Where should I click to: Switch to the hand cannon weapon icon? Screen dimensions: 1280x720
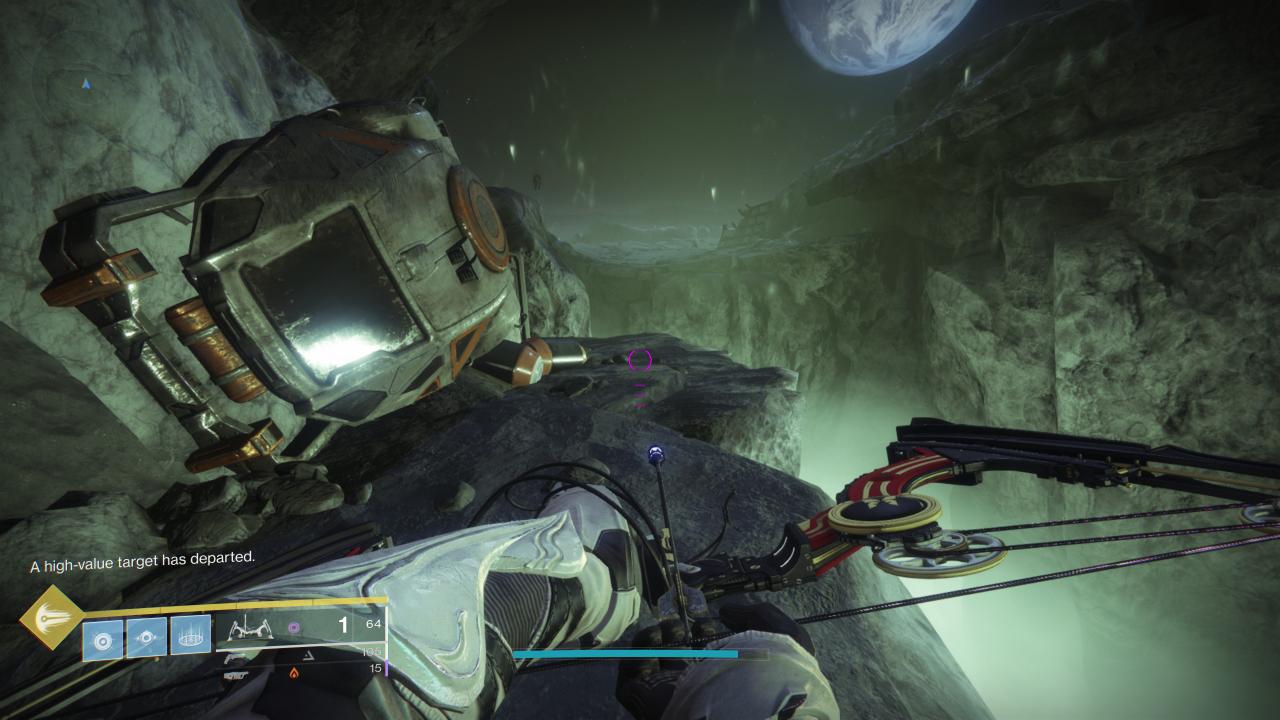point(236,657)
